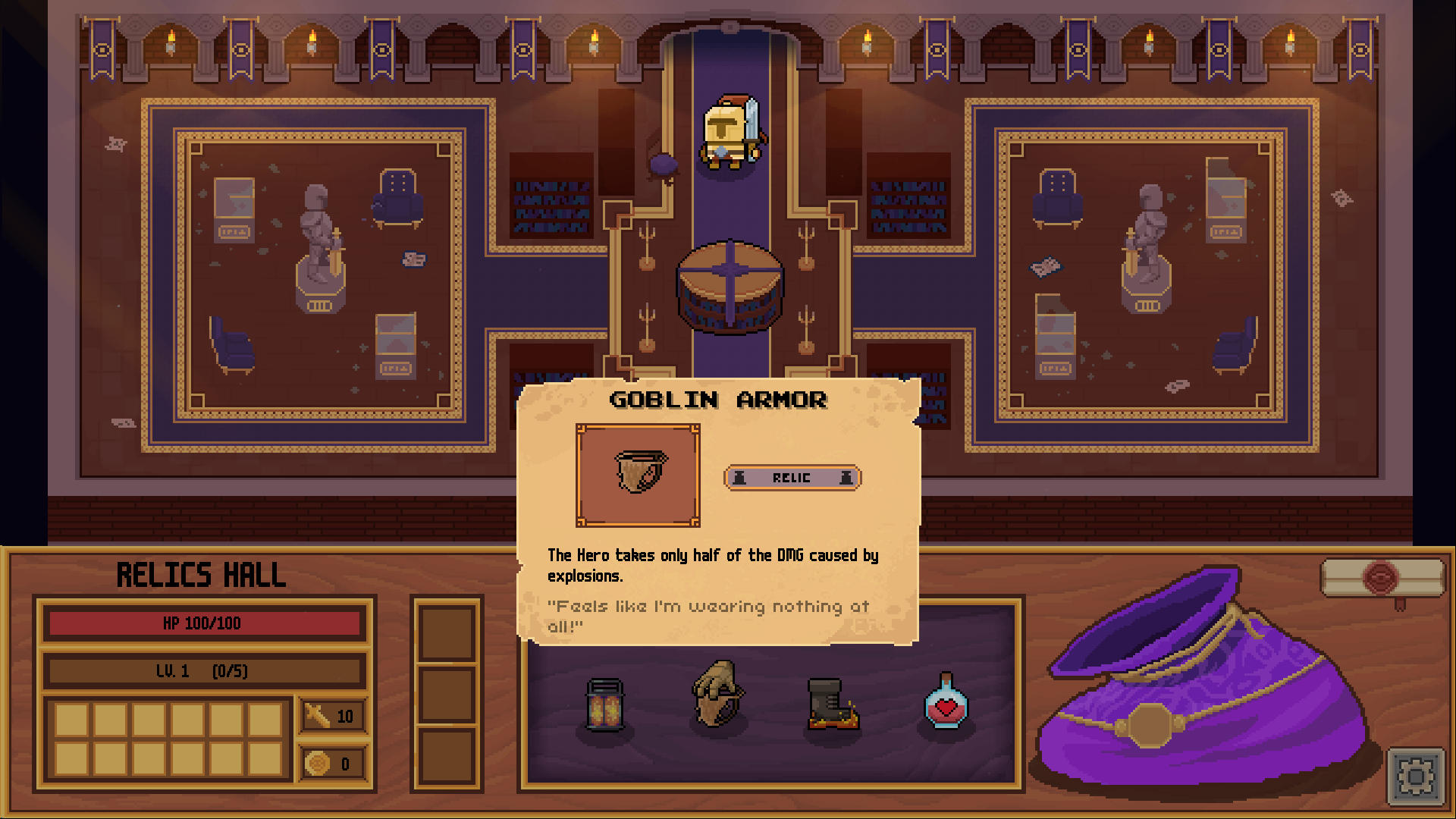Select the lantern relic in the tray
Viewport: 1456px width, 819px height.
click(605, 705)
